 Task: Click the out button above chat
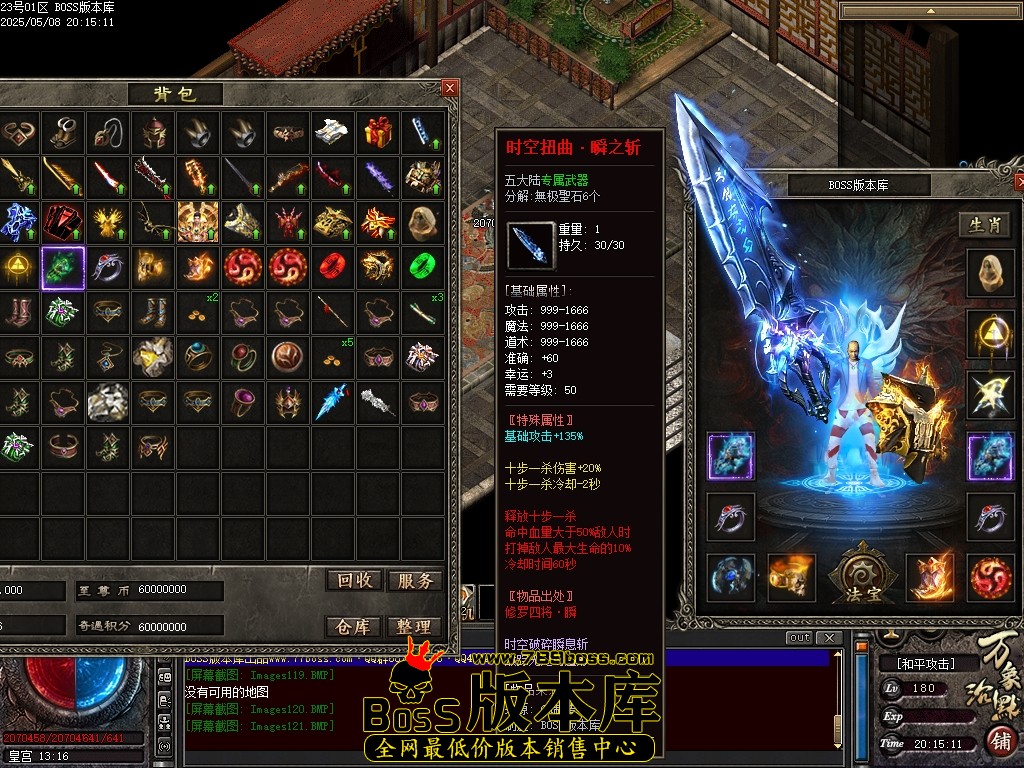pos(799,638)
